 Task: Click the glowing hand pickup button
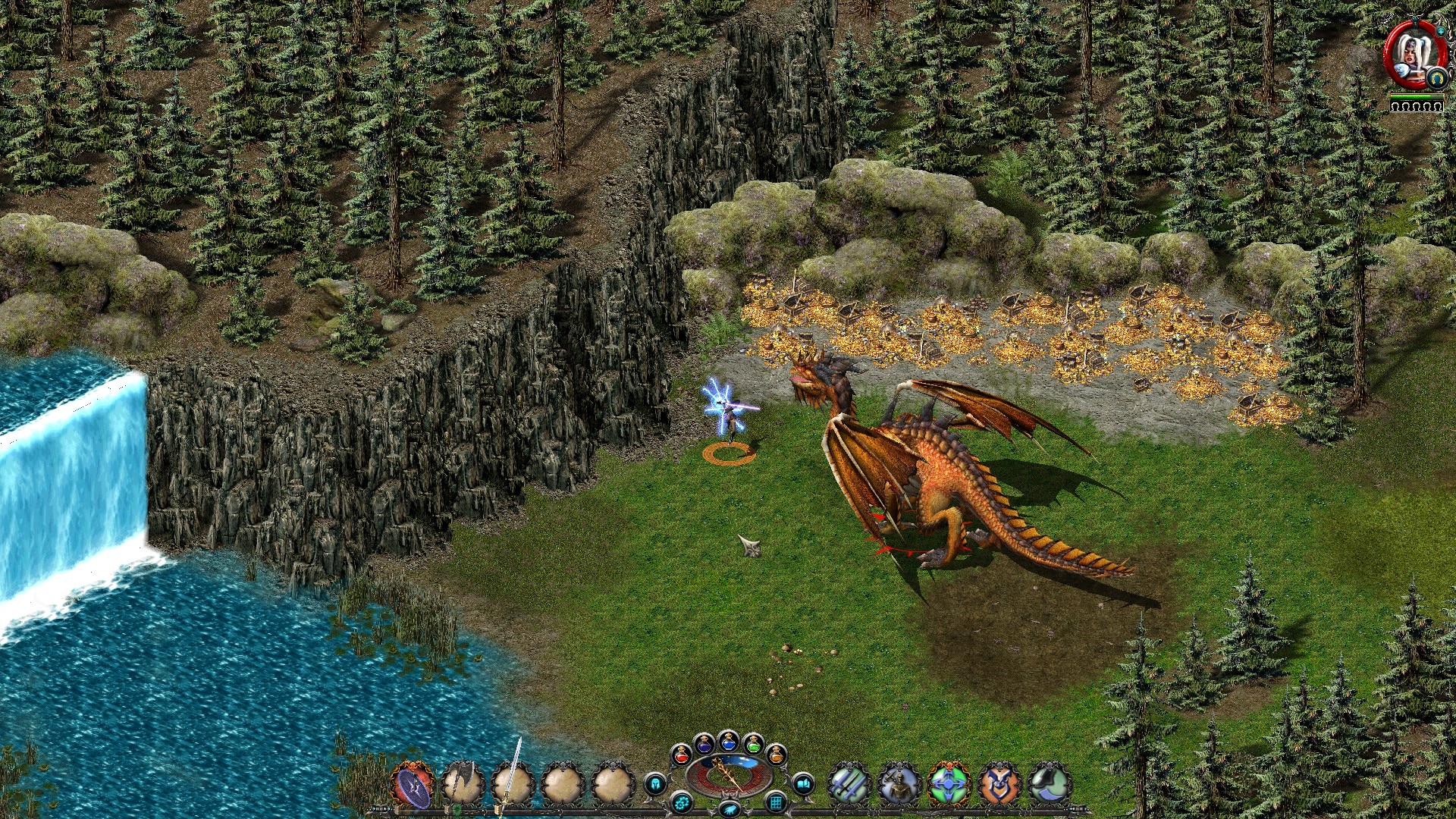coord(729,810)
